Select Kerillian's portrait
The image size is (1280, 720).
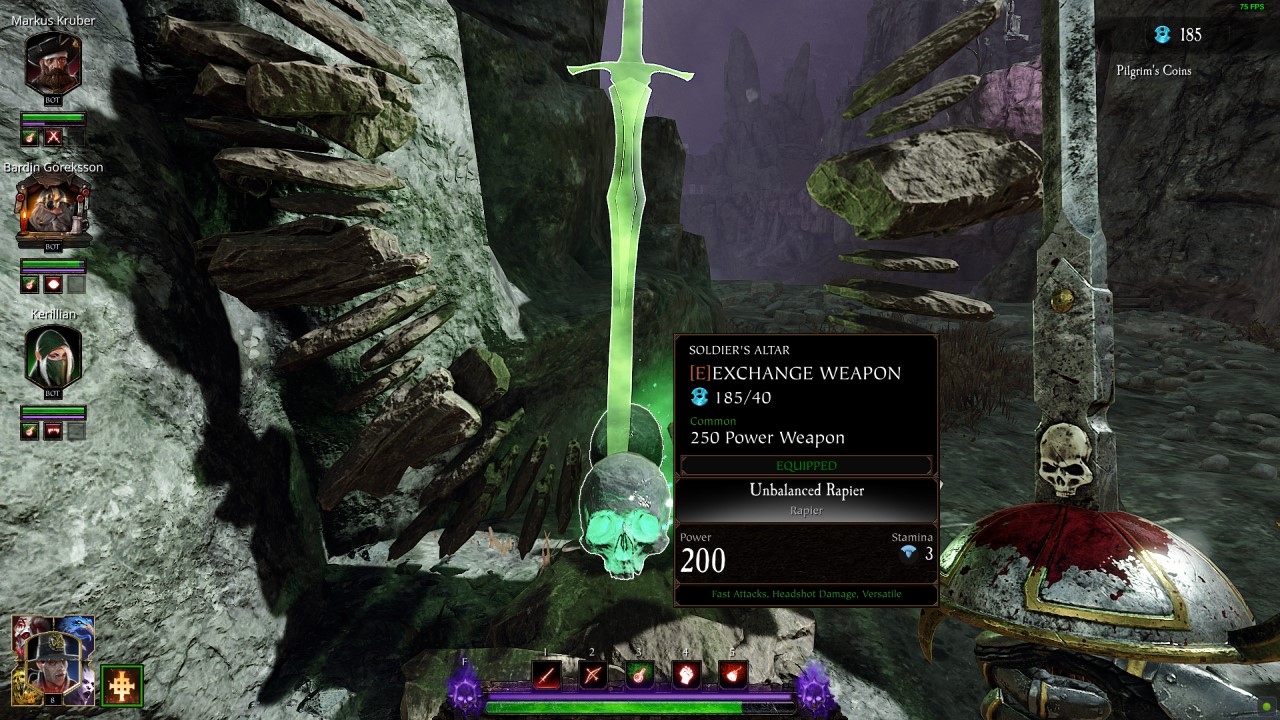point(53,358)
